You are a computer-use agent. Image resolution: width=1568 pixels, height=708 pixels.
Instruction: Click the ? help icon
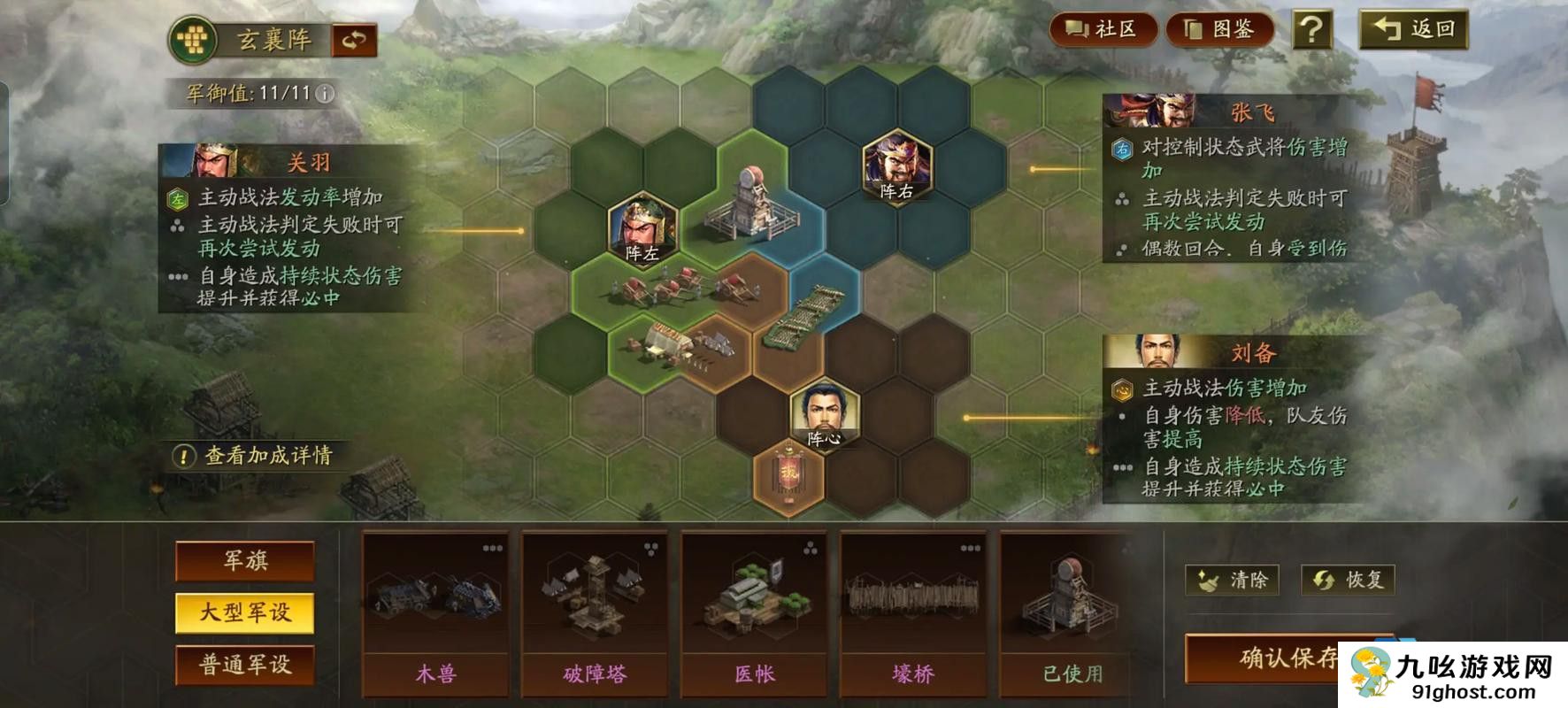click(1311, 28)
